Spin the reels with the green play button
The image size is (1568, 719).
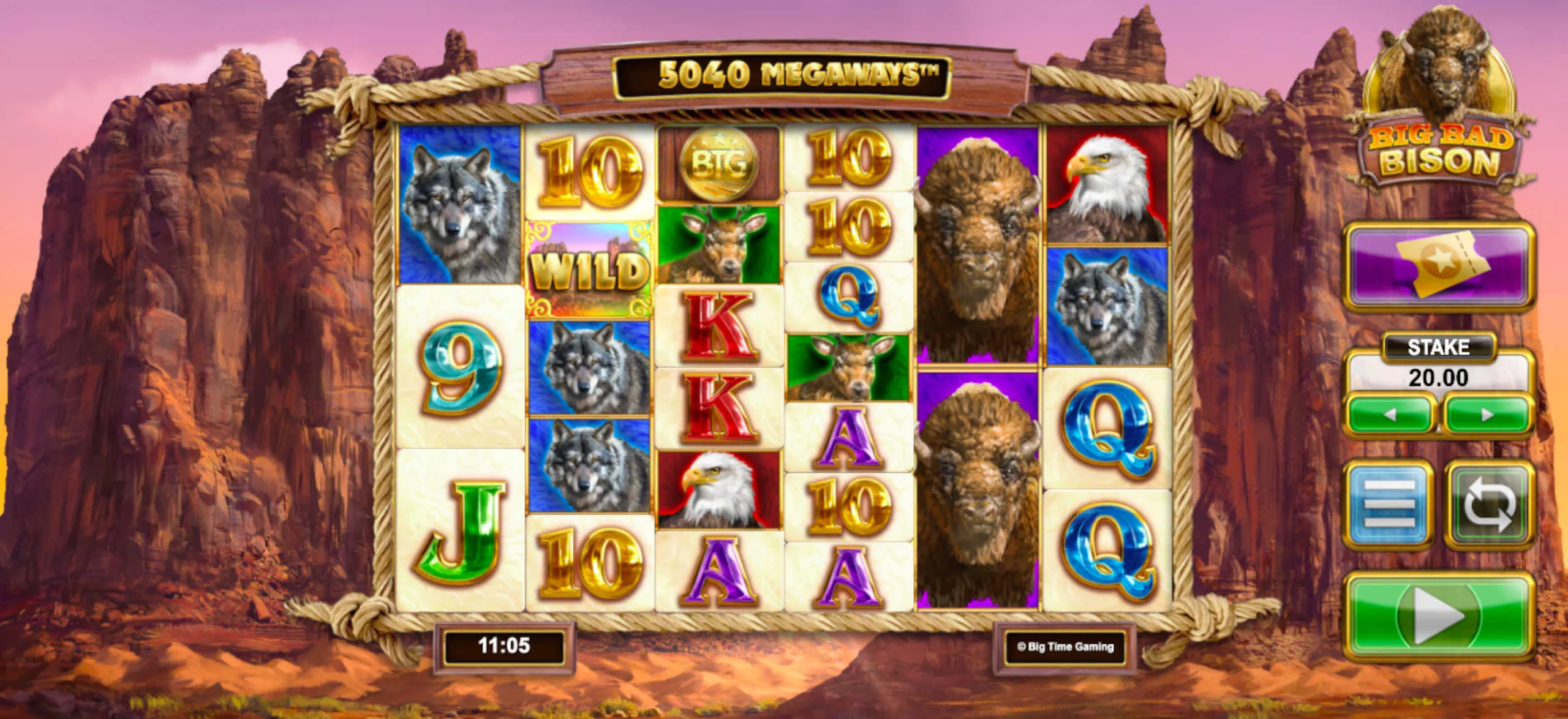pyautogui.click(x=1437, y=616)
